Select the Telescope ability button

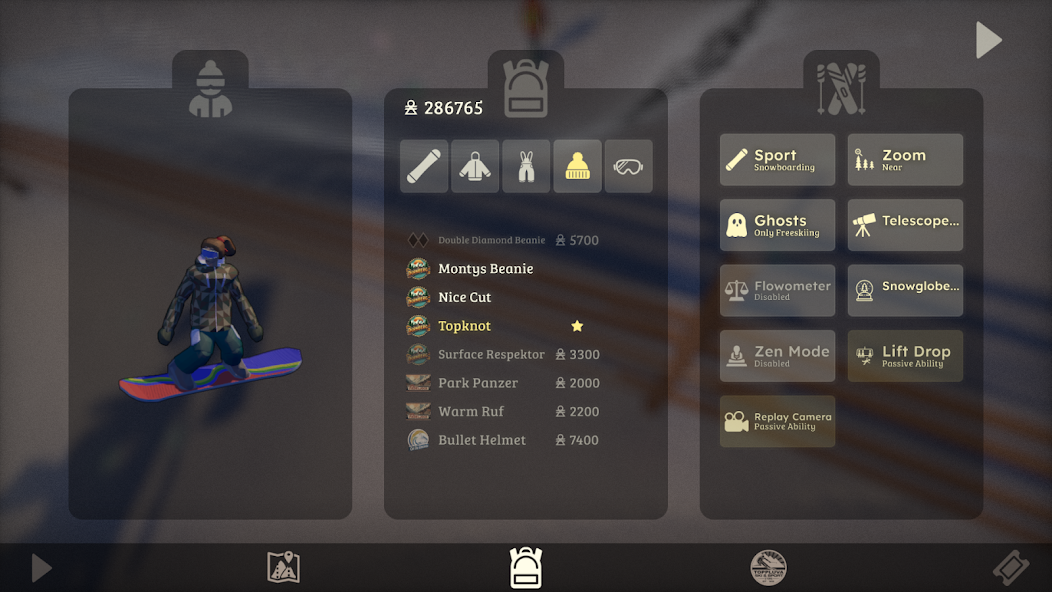pos(905,225)
